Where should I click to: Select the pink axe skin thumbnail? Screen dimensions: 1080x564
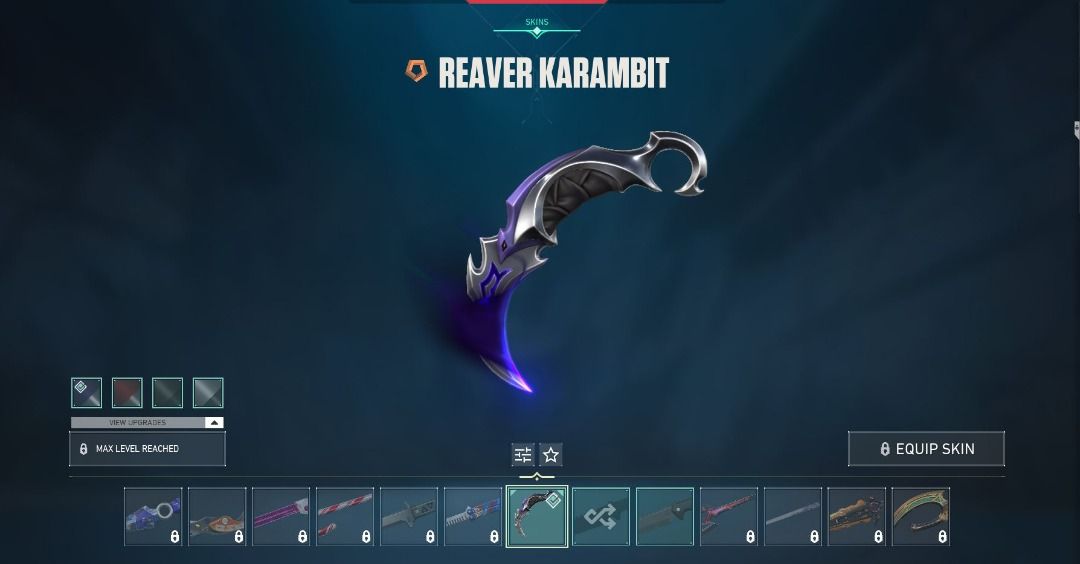point(729,516)
